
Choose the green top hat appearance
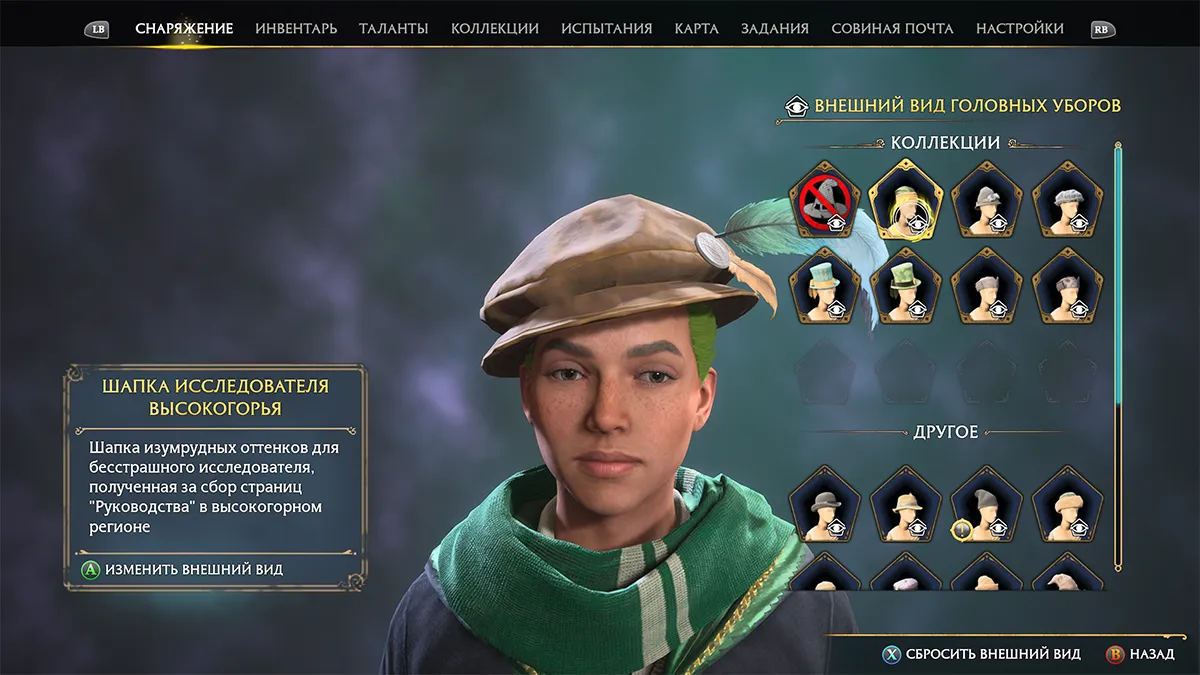click(906, 285)
